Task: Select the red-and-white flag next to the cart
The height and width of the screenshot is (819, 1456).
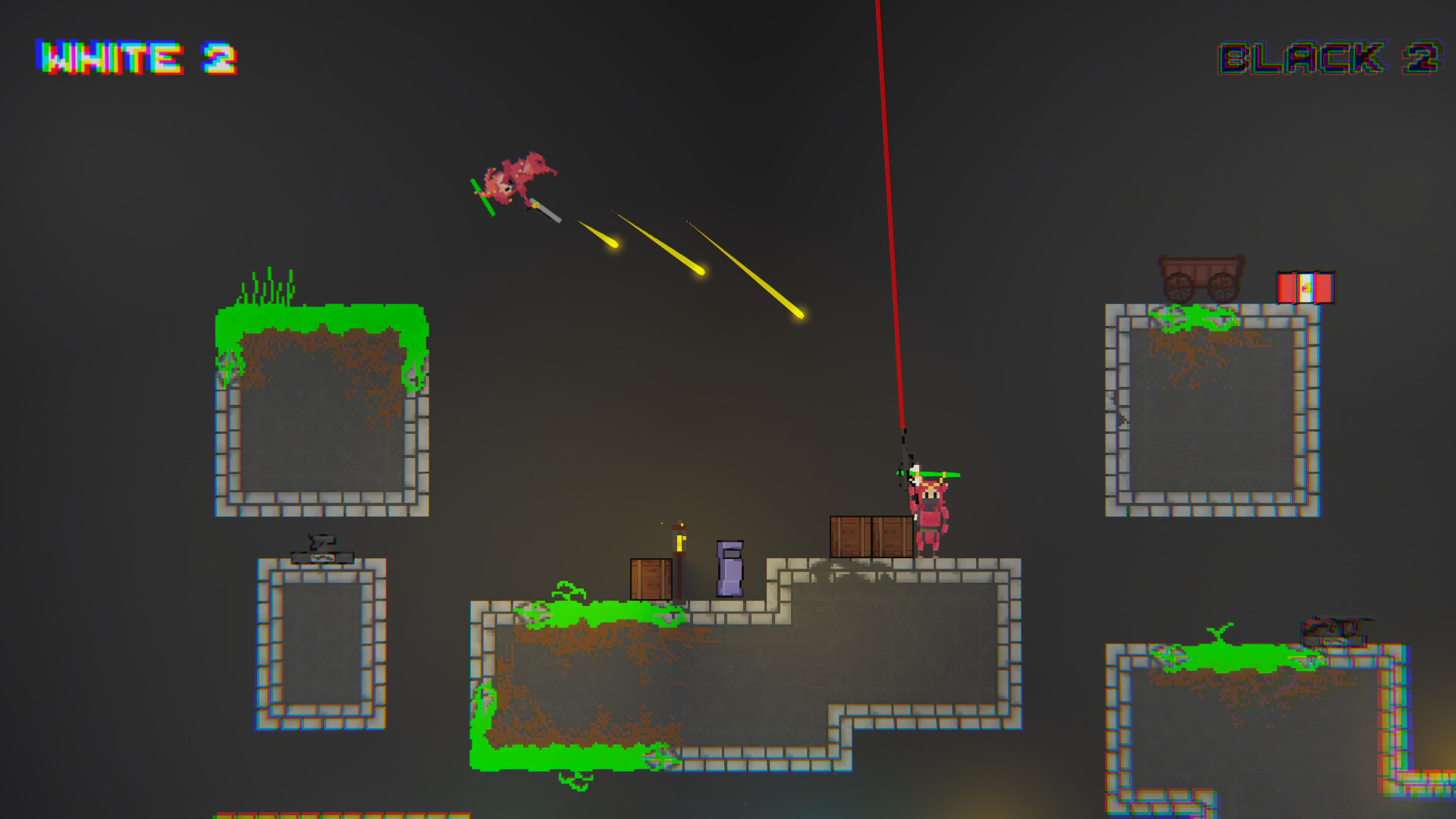Action: 1306,288
